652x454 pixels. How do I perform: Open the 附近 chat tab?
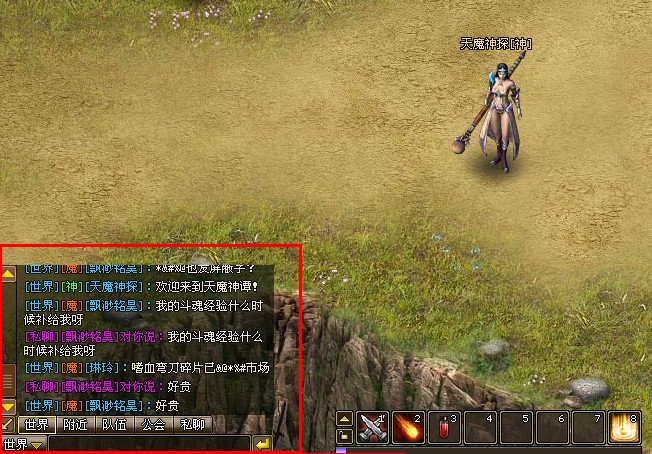(77, 425)
